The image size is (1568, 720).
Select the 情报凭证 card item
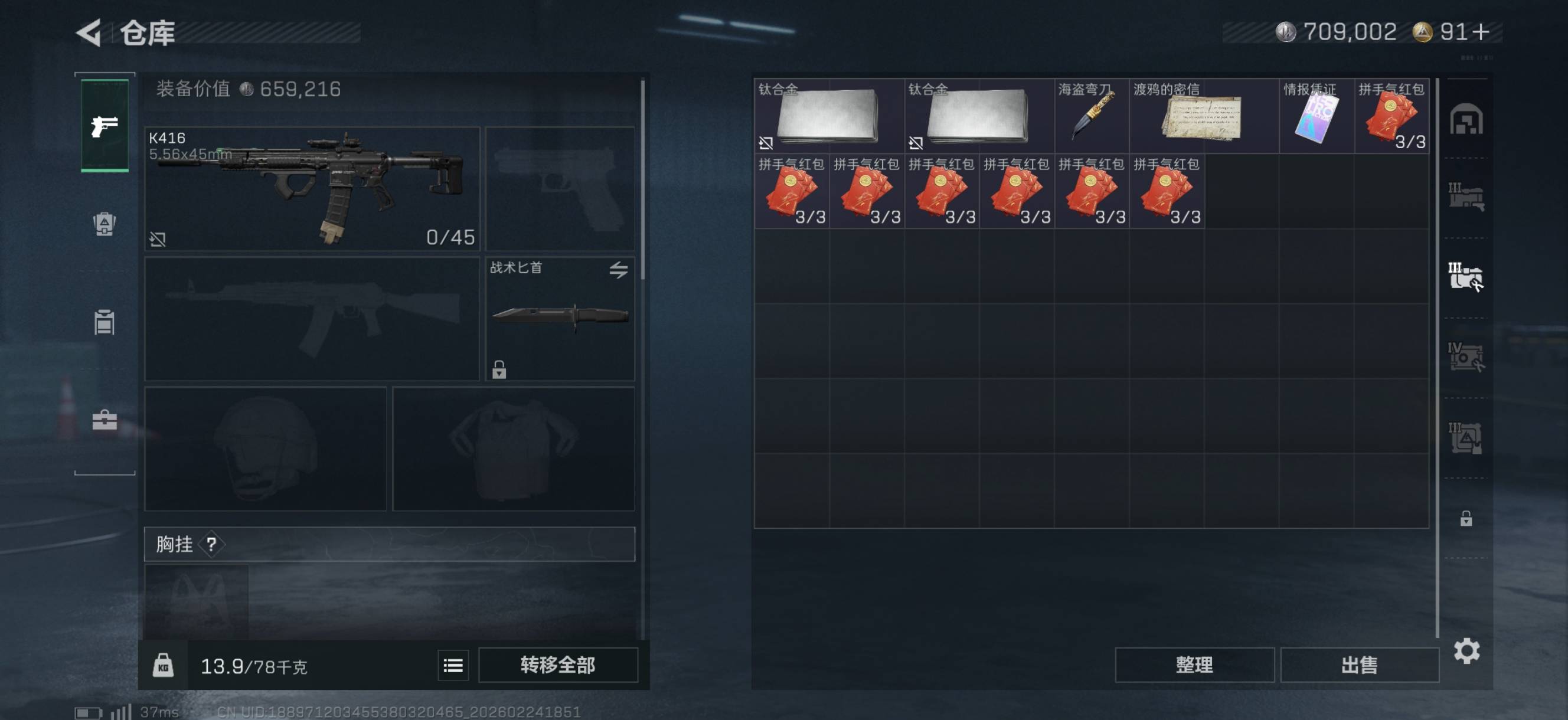(1316, 116)
